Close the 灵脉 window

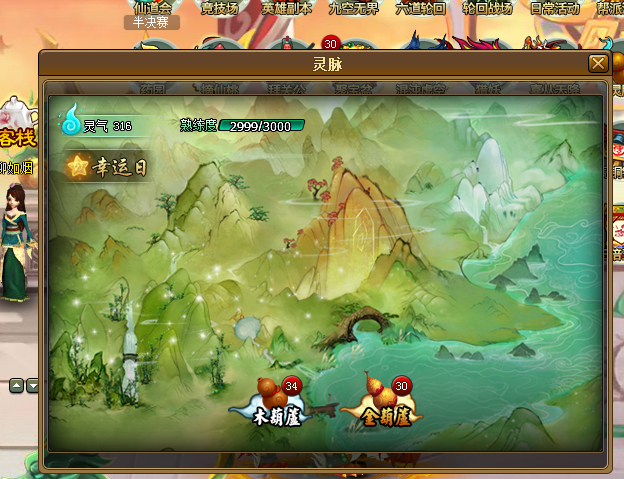(598, 63)
